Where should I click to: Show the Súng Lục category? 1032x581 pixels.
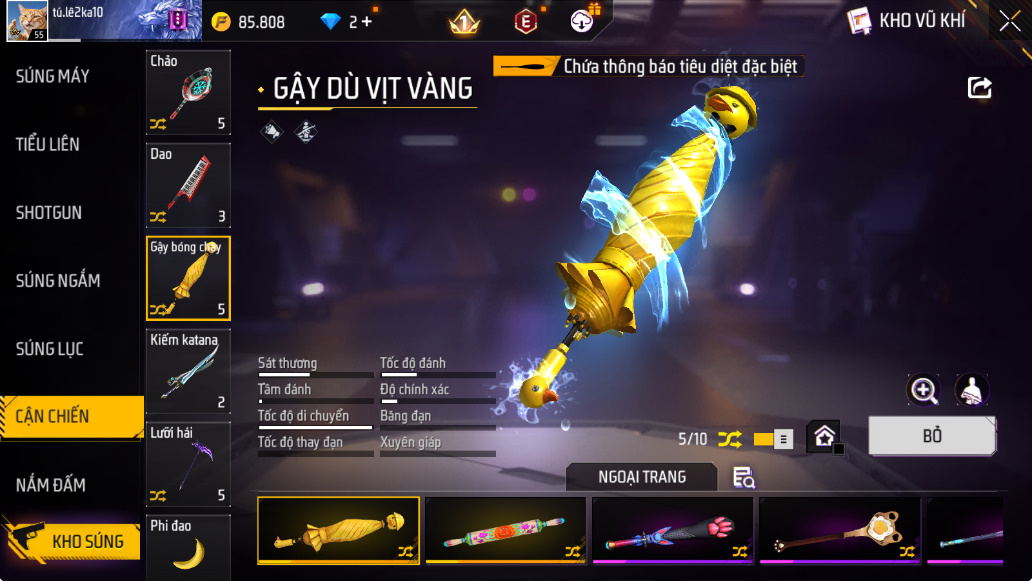pyautogui.click(x=50, y=349)
